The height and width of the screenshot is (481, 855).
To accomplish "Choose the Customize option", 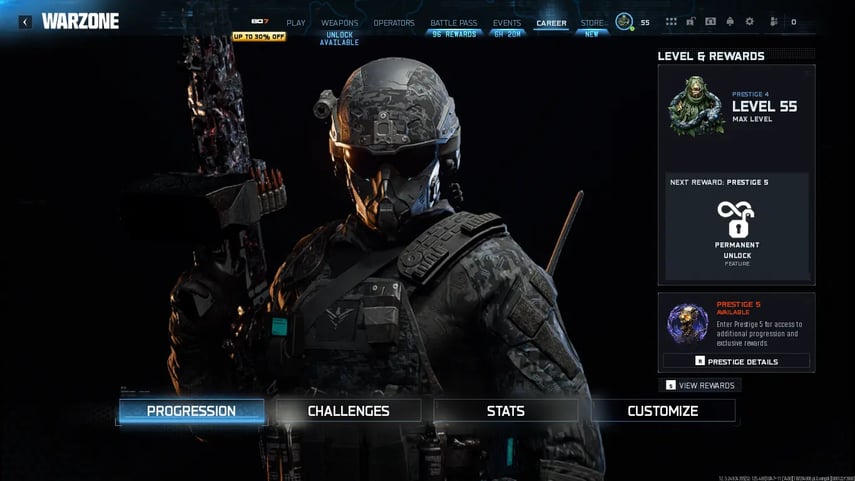I will (x=662, y=411).
